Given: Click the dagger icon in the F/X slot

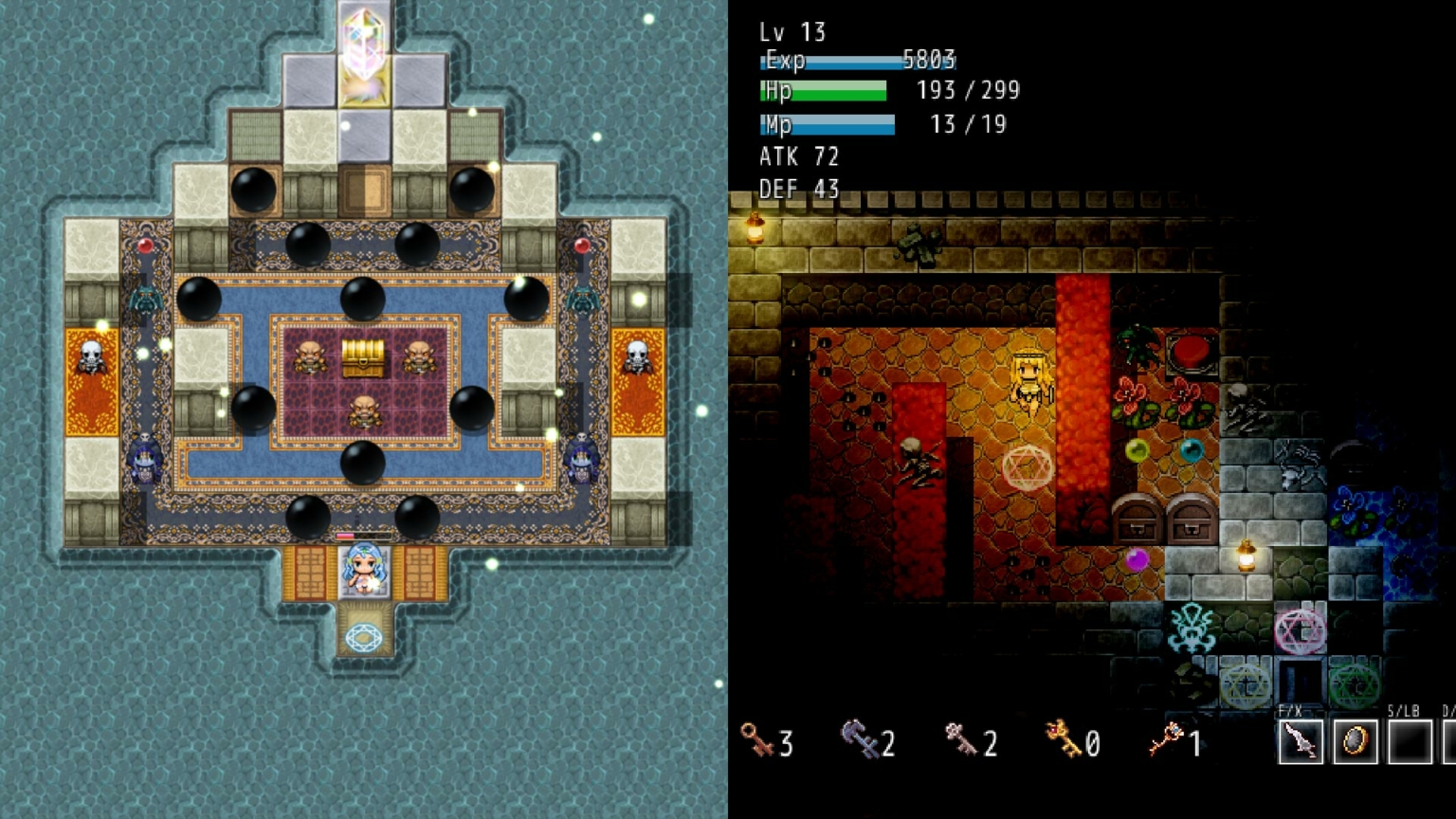Looking at the screenshot, I should point(1302,744).
